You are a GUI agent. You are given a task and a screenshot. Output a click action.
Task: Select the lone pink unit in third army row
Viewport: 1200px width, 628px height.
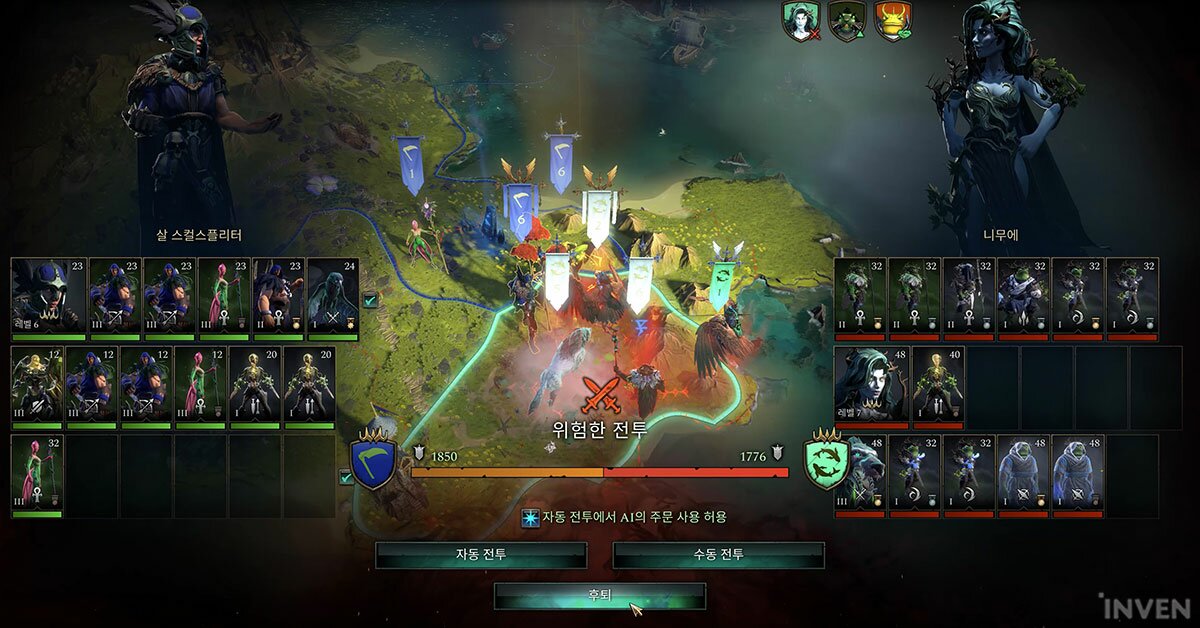pos(37,474)
